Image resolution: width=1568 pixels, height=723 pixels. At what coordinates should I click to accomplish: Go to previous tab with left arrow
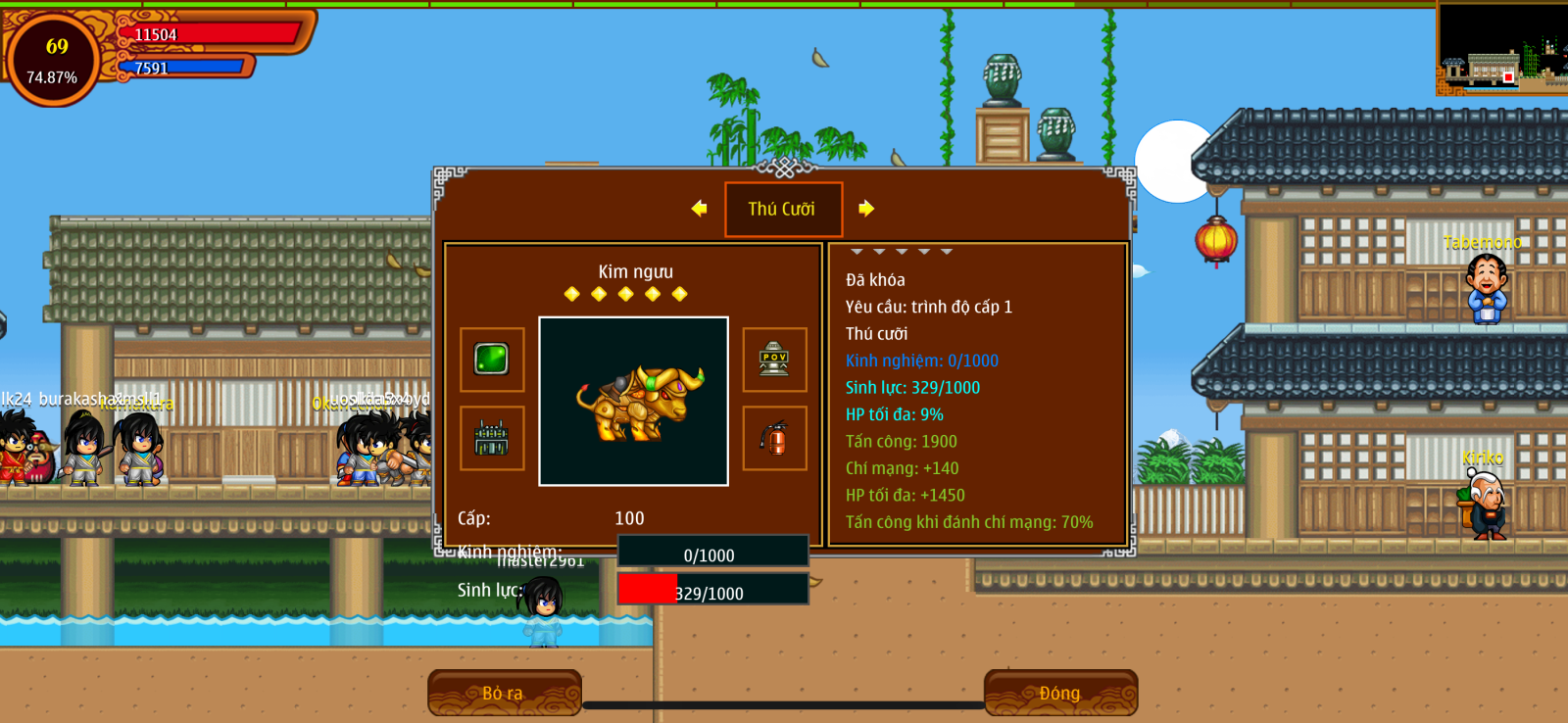click(699, 209)
